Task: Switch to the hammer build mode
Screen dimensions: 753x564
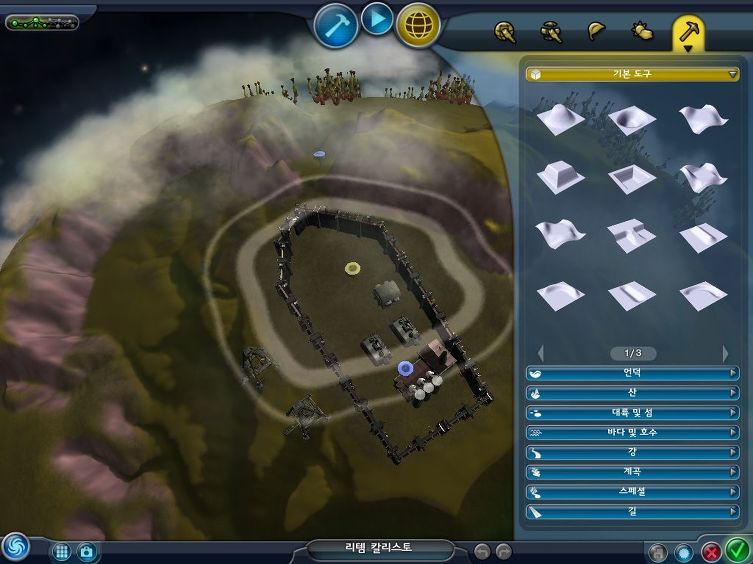Action: click(336, 26)
